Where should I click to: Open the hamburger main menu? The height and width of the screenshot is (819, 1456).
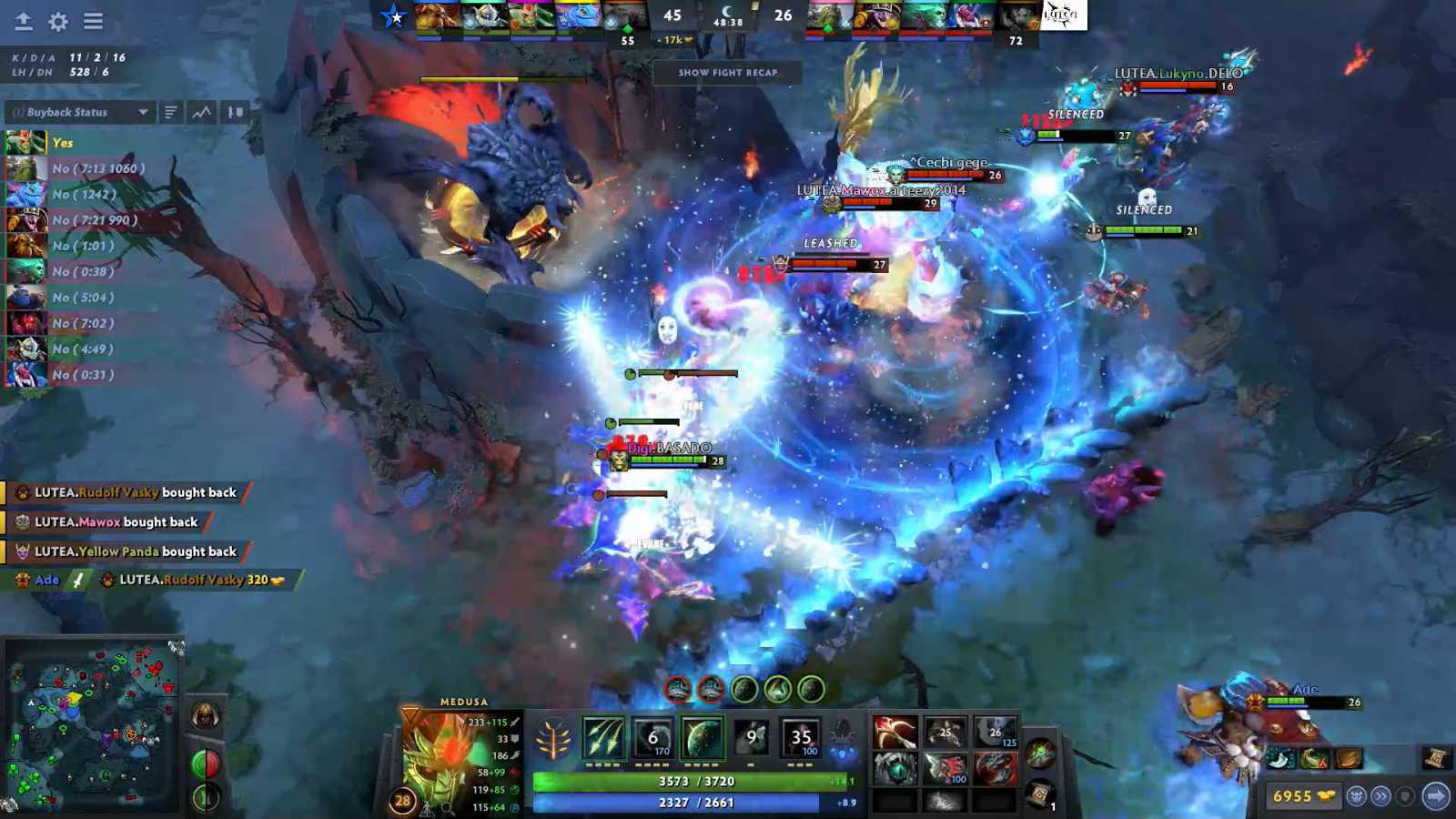93,21
